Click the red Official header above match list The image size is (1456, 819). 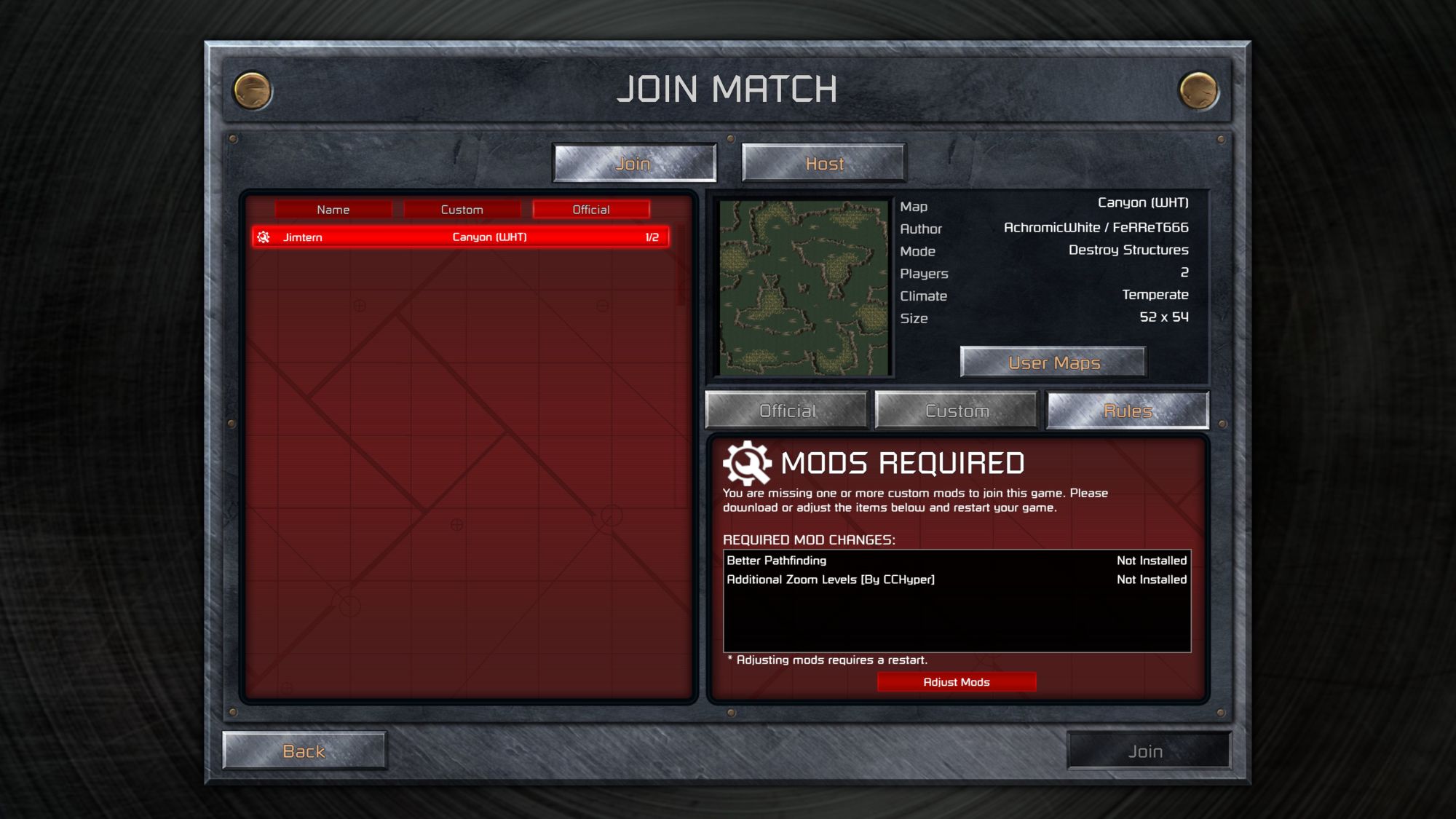click(590, 210)
